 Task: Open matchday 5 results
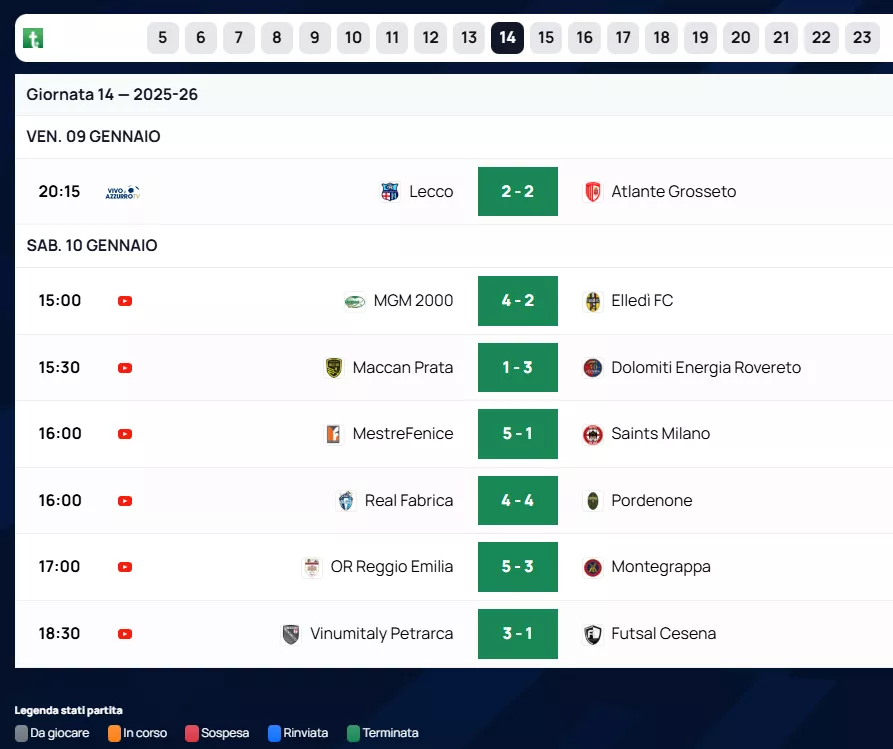click(162, 38)
